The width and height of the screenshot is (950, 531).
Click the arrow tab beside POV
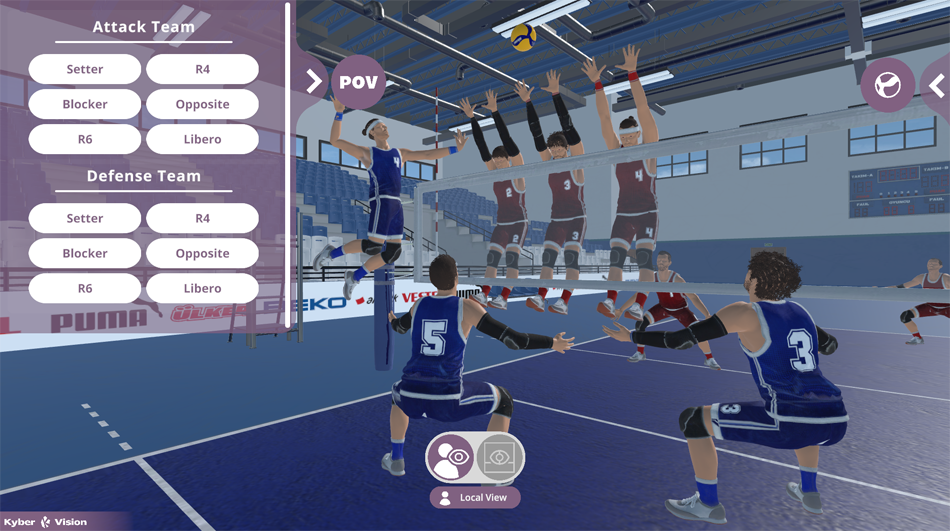[312, 81]
